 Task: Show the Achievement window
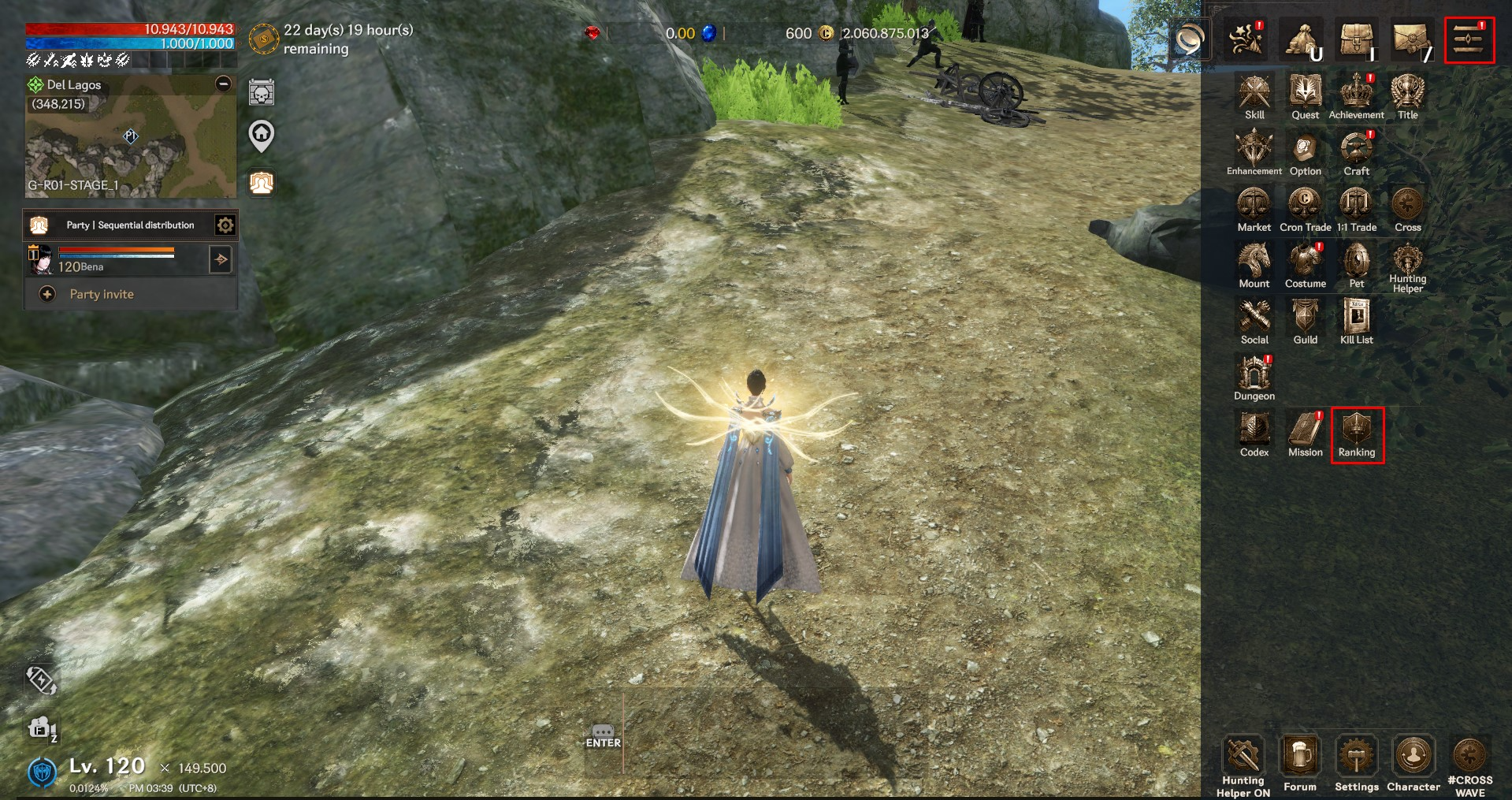pos(1356,97)
